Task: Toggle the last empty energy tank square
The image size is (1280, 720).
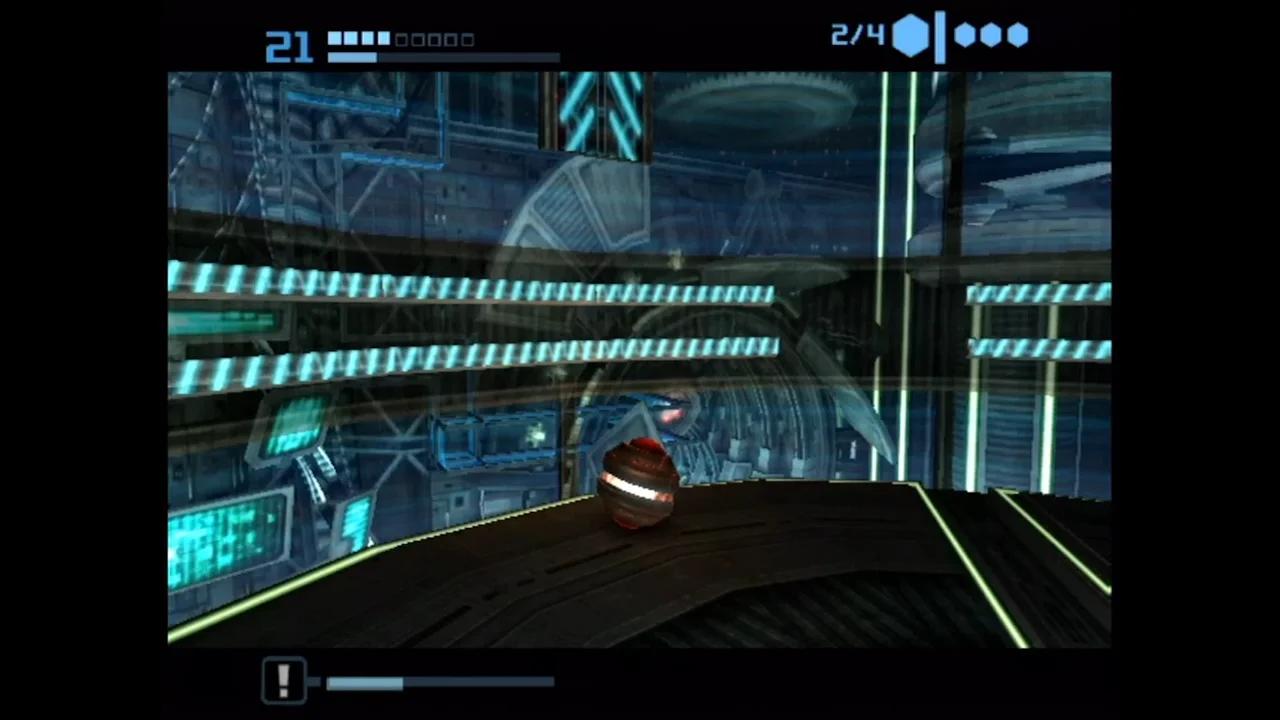Action: pyautogui.click(x=467, y=39)
